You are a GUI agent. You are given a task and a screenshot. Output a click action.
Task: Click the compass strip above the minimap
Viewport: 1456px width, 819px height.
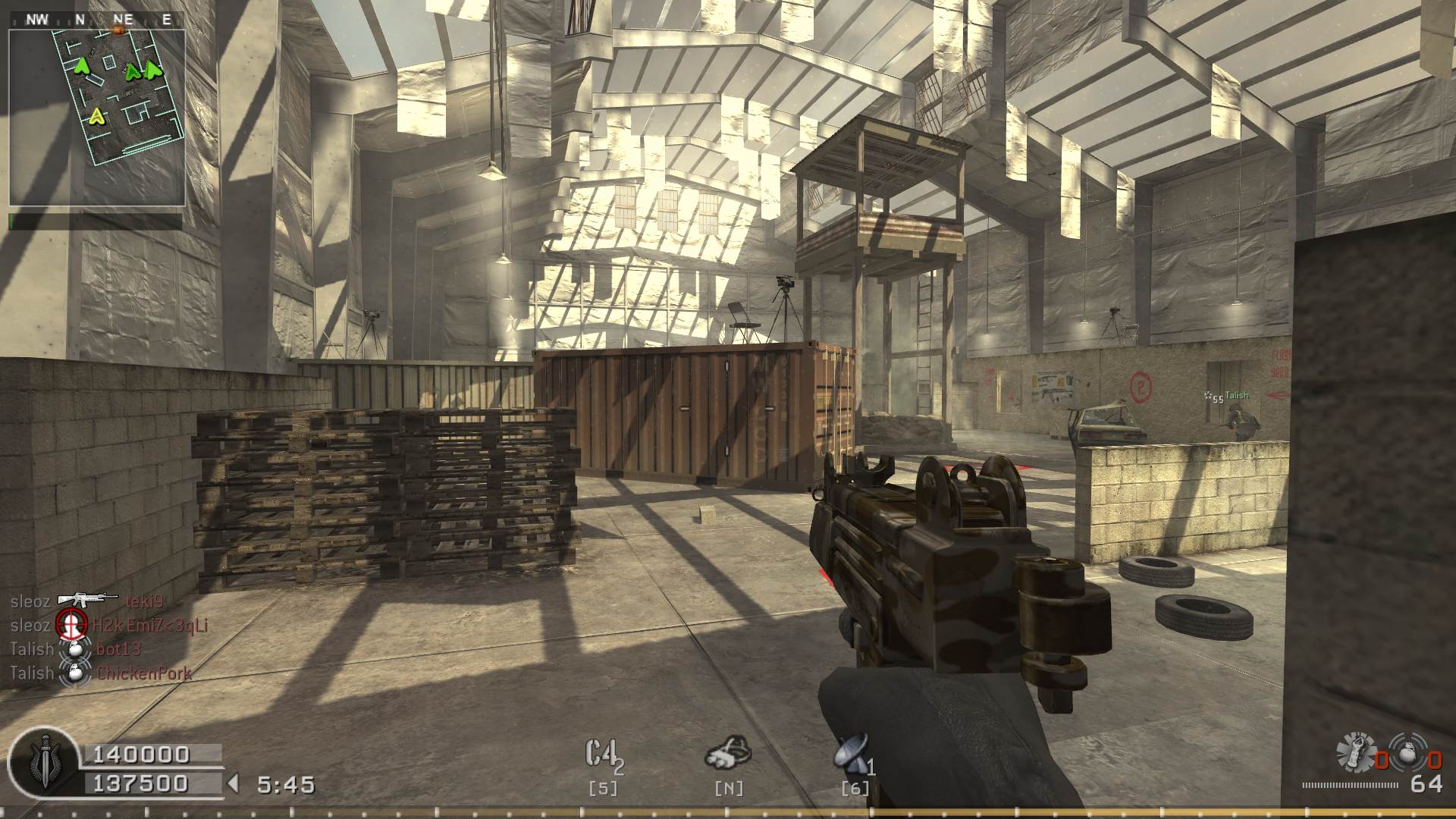point(97,20)
